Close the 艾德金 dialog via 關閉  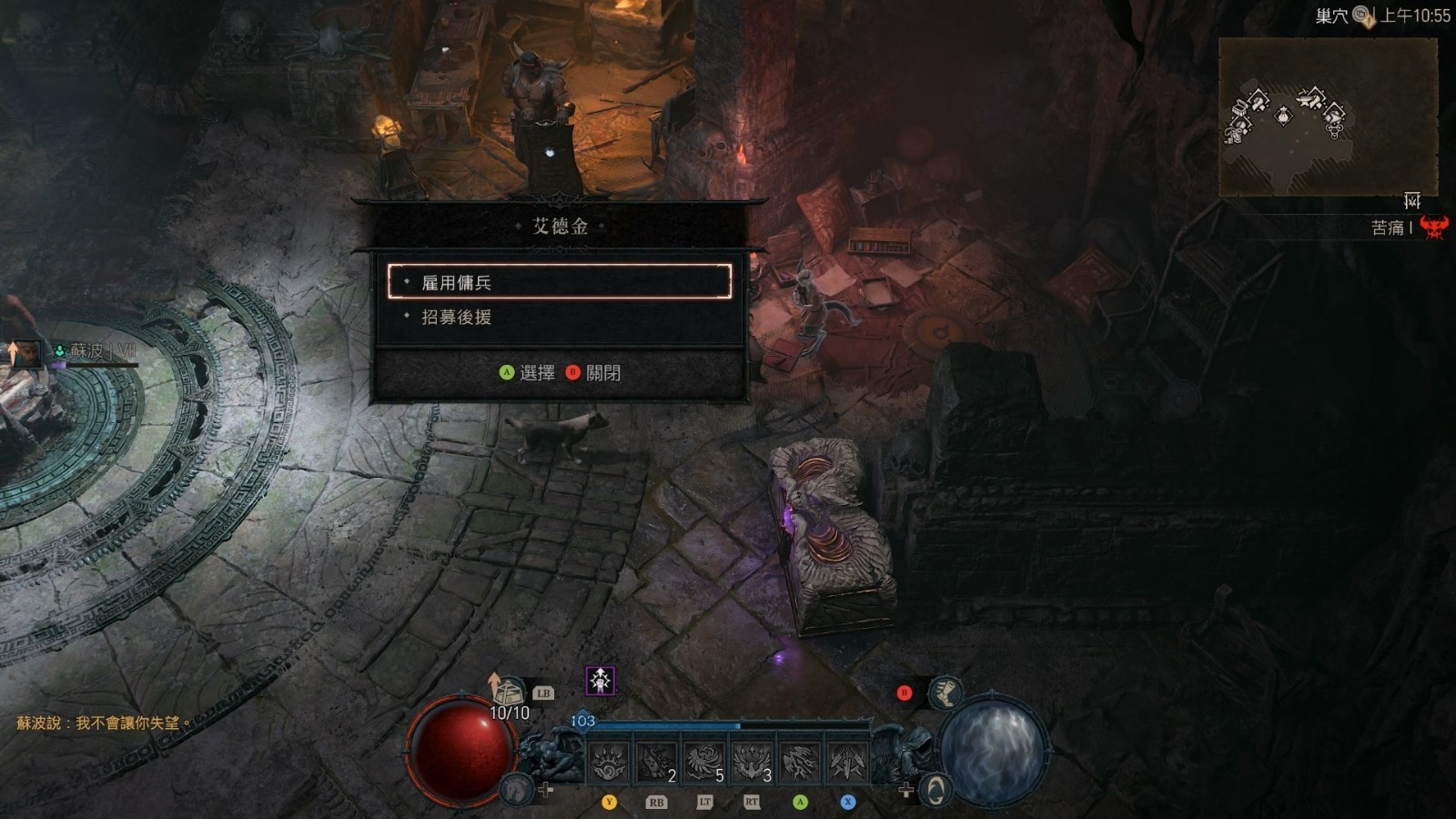click(593, 373)
